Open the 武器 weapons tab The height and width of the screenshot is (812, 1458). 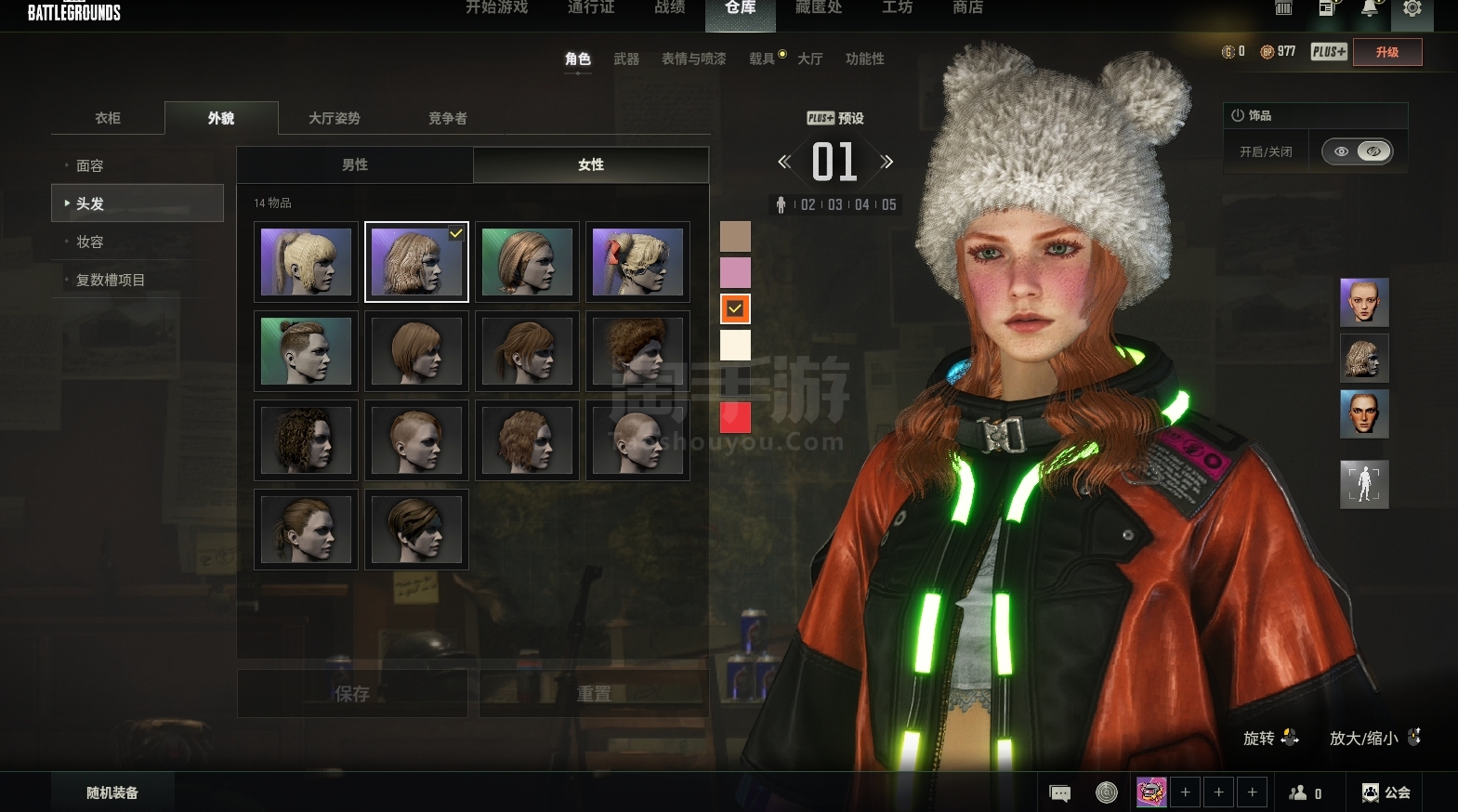[x=626, y=59]
